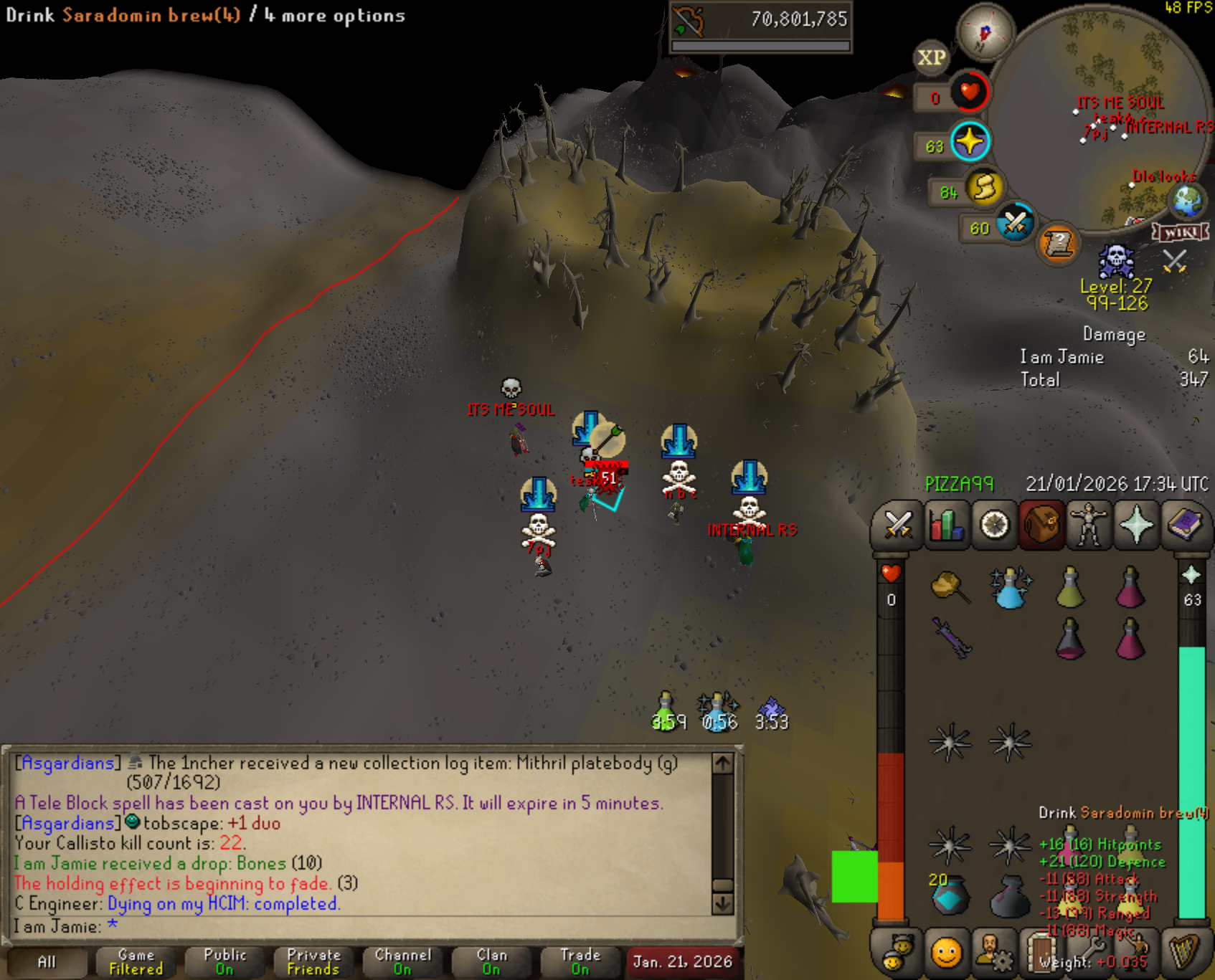Toggle the Public chat filter
Image resolution: width=1215 pixels, height=980 pixels.
coord(224,961)
